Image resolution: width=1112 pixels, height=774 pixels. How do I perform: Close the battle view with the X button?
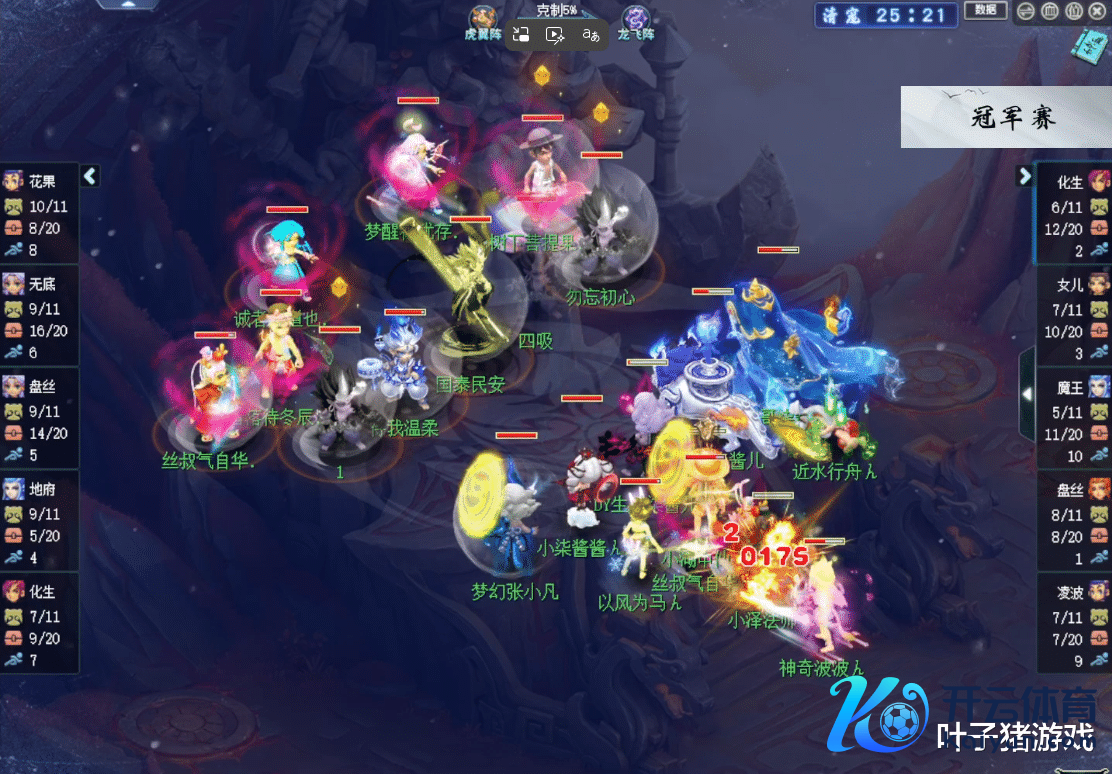pyautogui.click(x=1099, y=12)
